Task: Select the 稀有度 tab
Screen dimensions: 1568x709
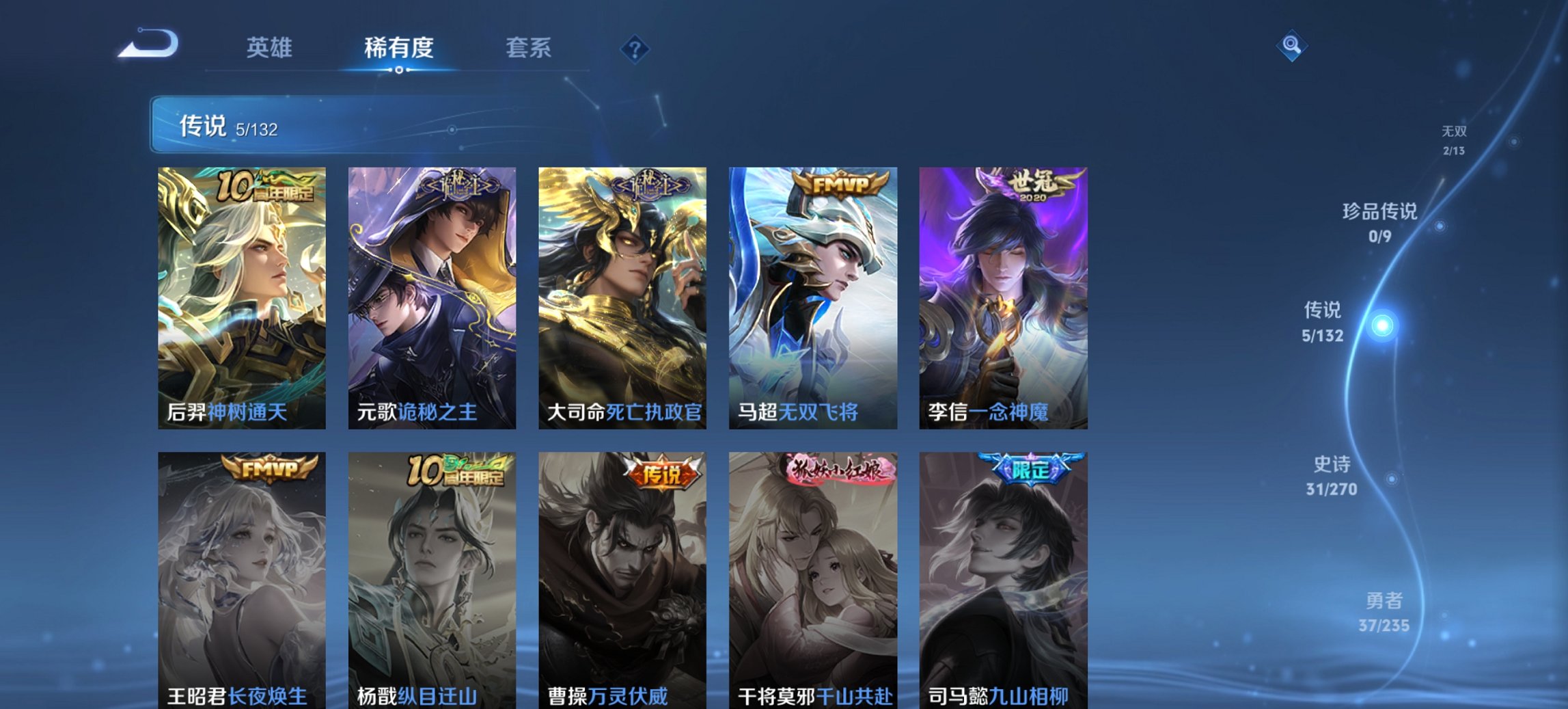Action: pyautogui.click(x=398, y=48)
